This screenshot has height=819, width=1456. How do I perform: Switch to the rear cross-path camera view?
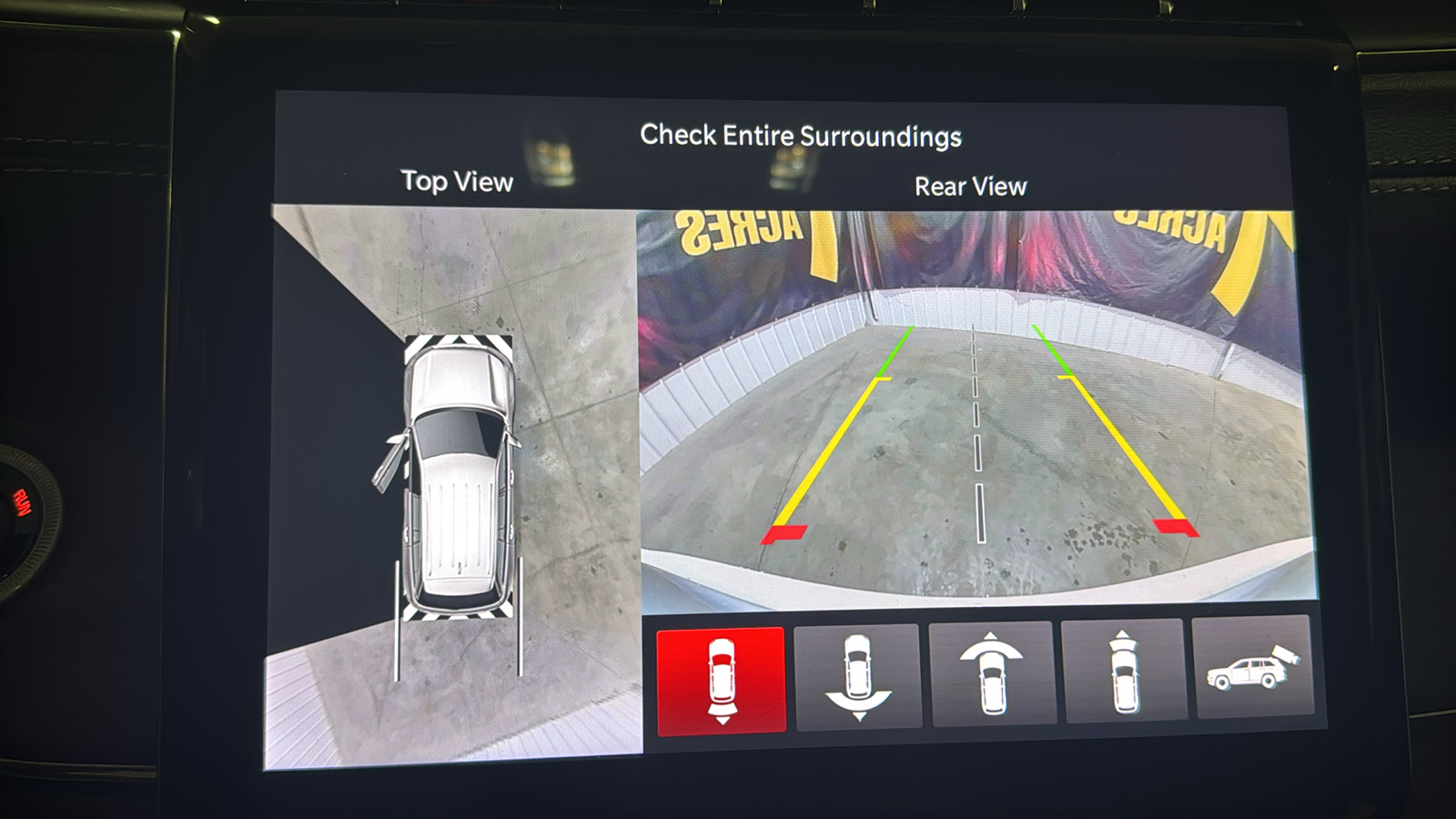pyautogui.click(x=857, y=676)
